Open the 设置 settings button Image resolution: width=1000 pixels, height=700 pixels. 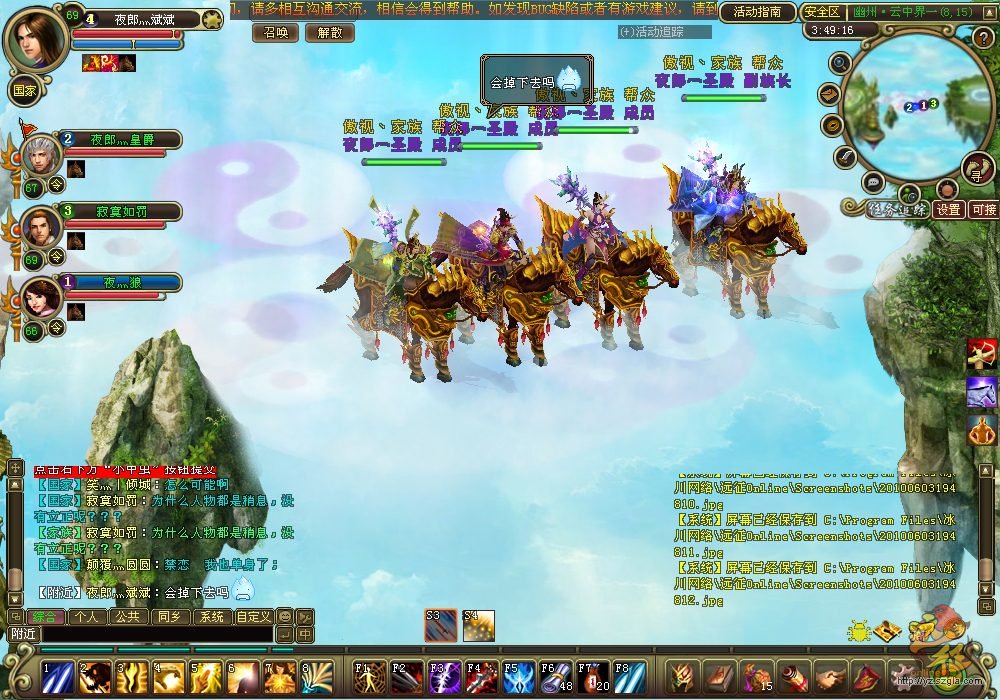tap(948, 210)
